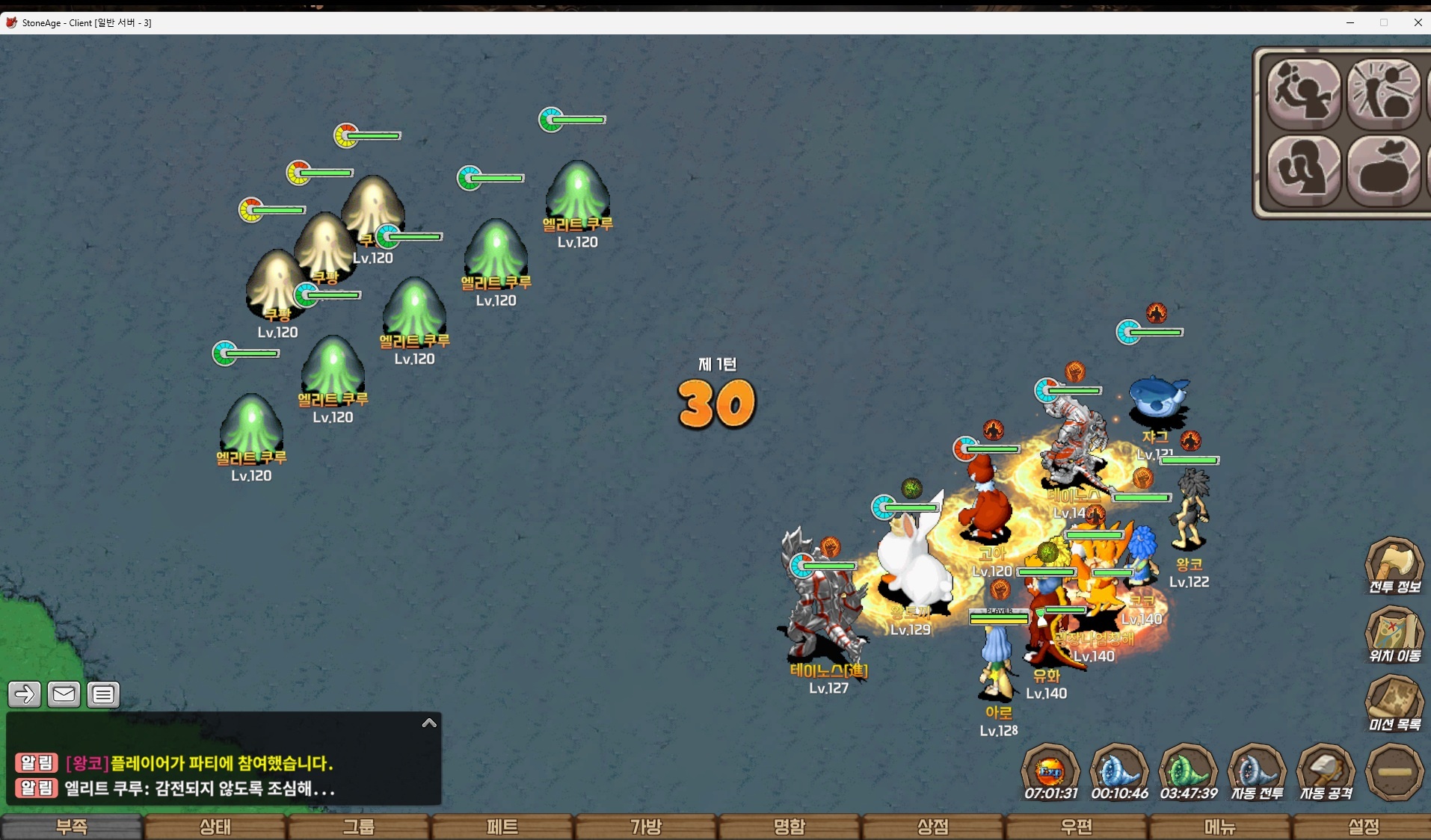Open the 페트 (Pet) menu
Image resolution: width=1431 pixels, height=840 pixels.
pos(502,827)
